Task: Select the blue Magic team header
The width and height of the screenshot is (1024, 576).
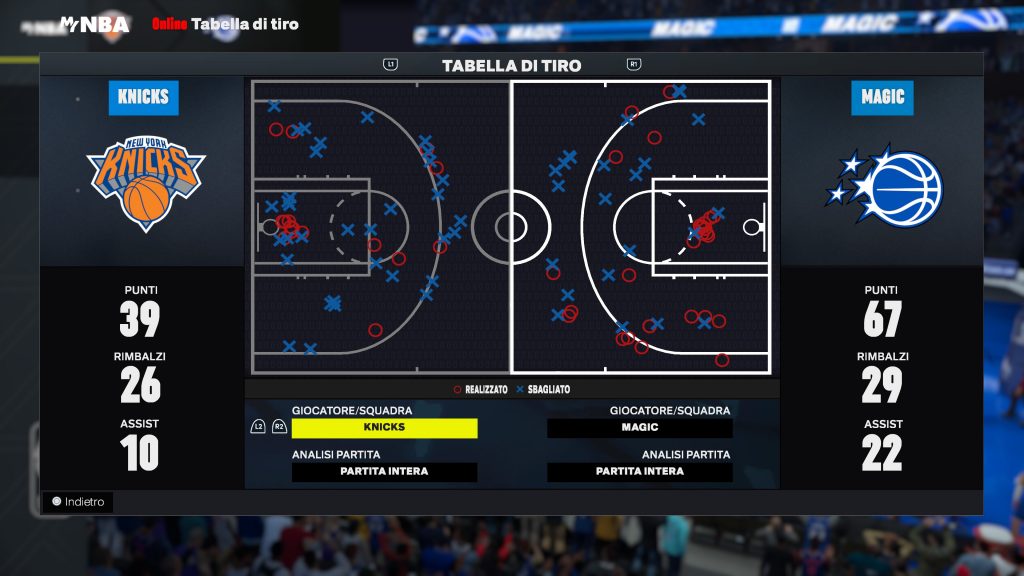Action: pyautogui.click(x=882, y=98)
